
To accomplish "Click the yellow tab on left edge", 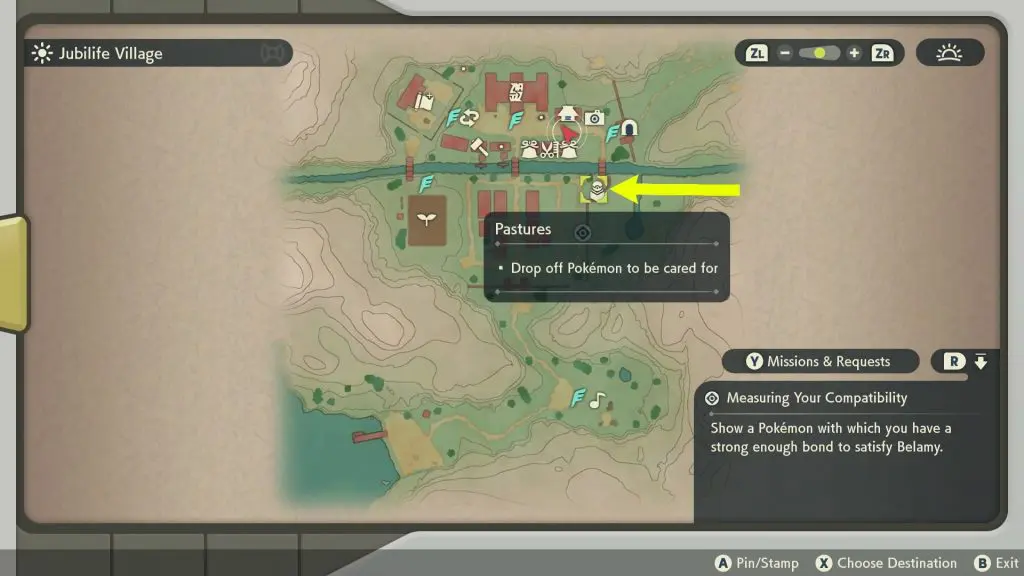I will [13, 274].
